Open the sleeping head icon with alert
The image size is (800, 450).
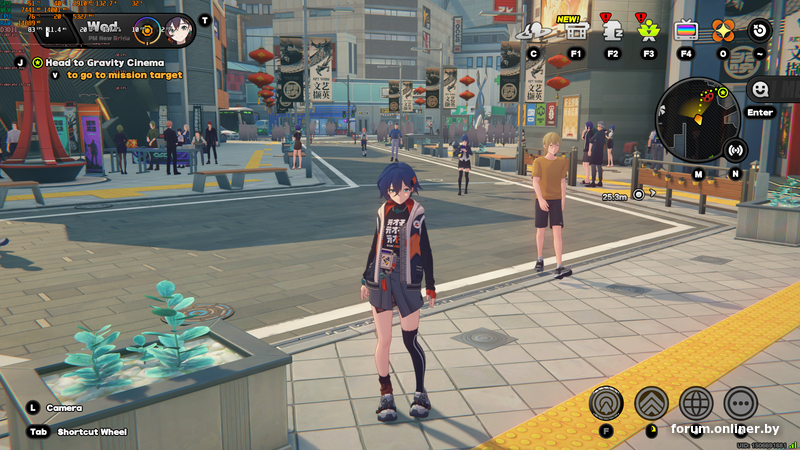[x=613, y=30]
